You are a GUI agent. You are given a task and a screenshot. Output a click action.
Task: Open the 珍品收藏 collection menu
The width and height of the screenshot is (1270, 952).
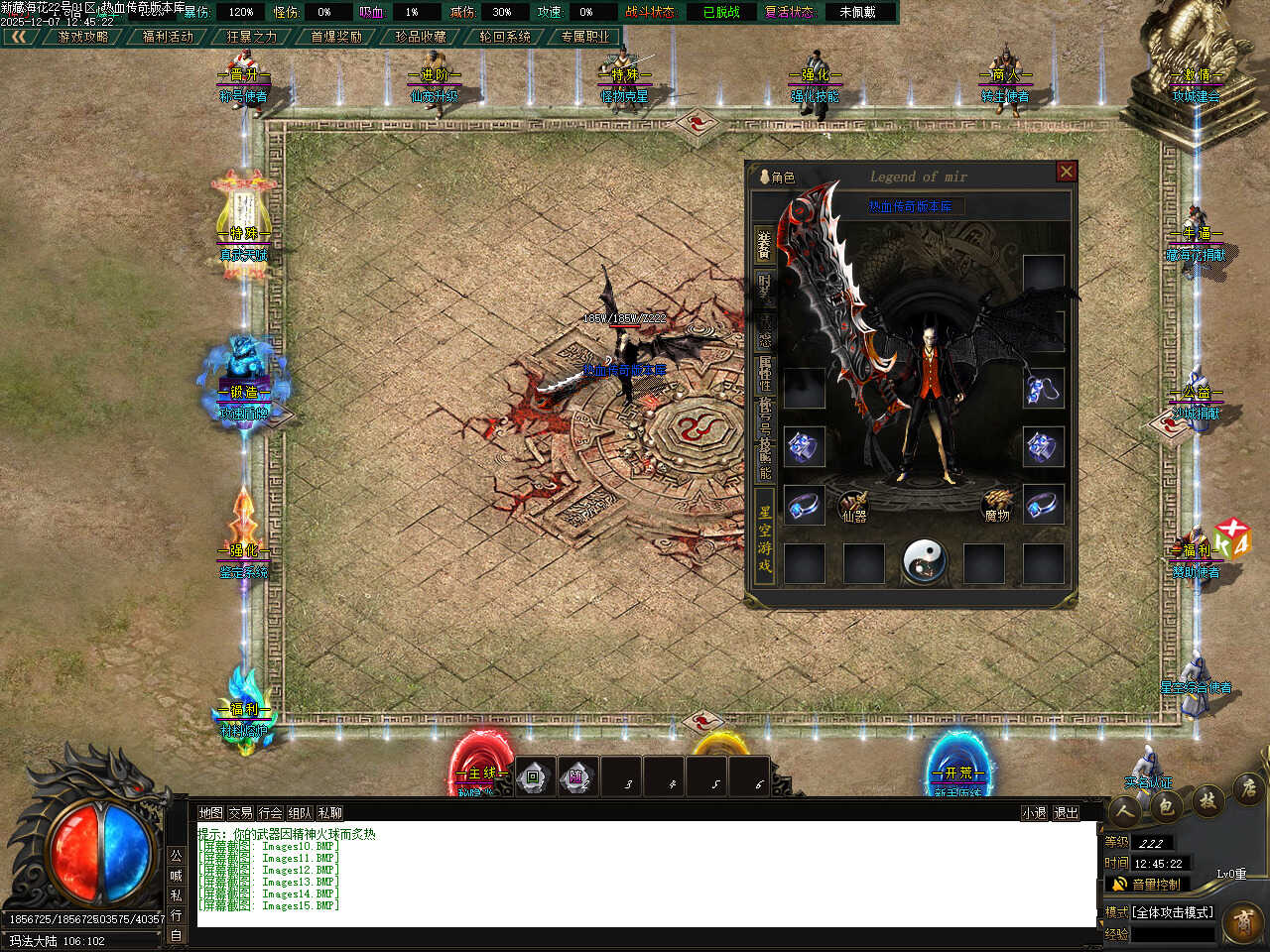[421, 37]
